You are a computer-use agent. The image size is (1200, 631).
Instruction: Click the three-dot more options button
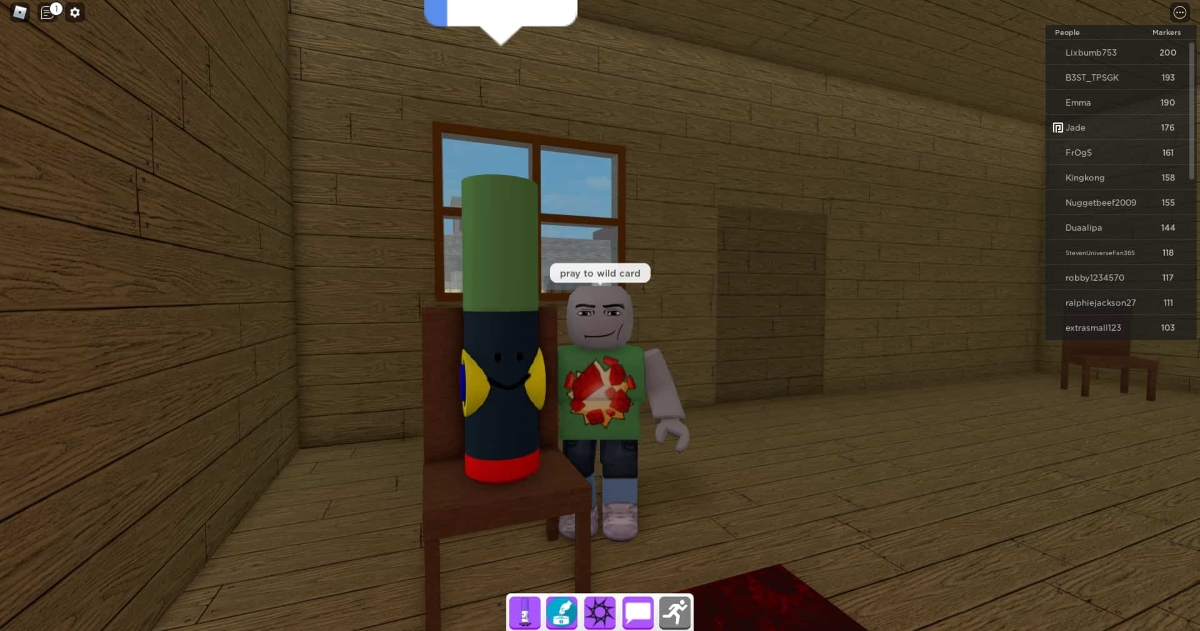1179,12
